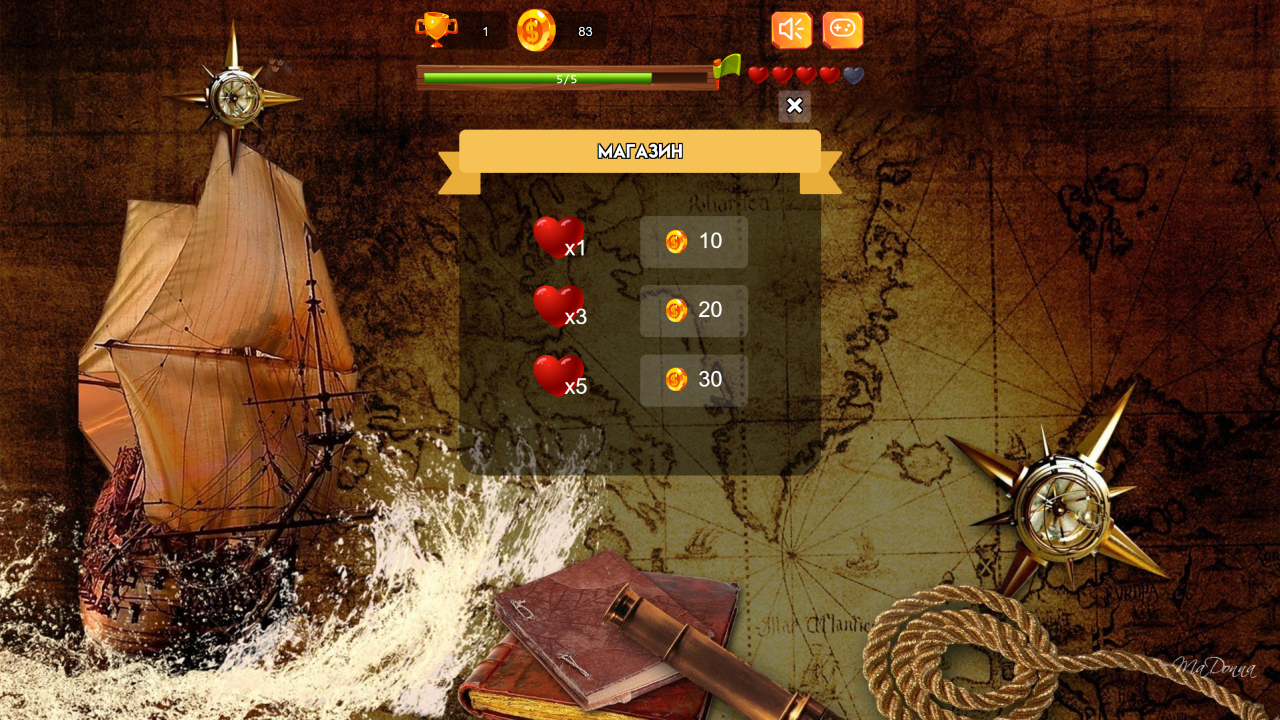
Task: Click the 5/5 green progress bar
Action: (567, 78)
